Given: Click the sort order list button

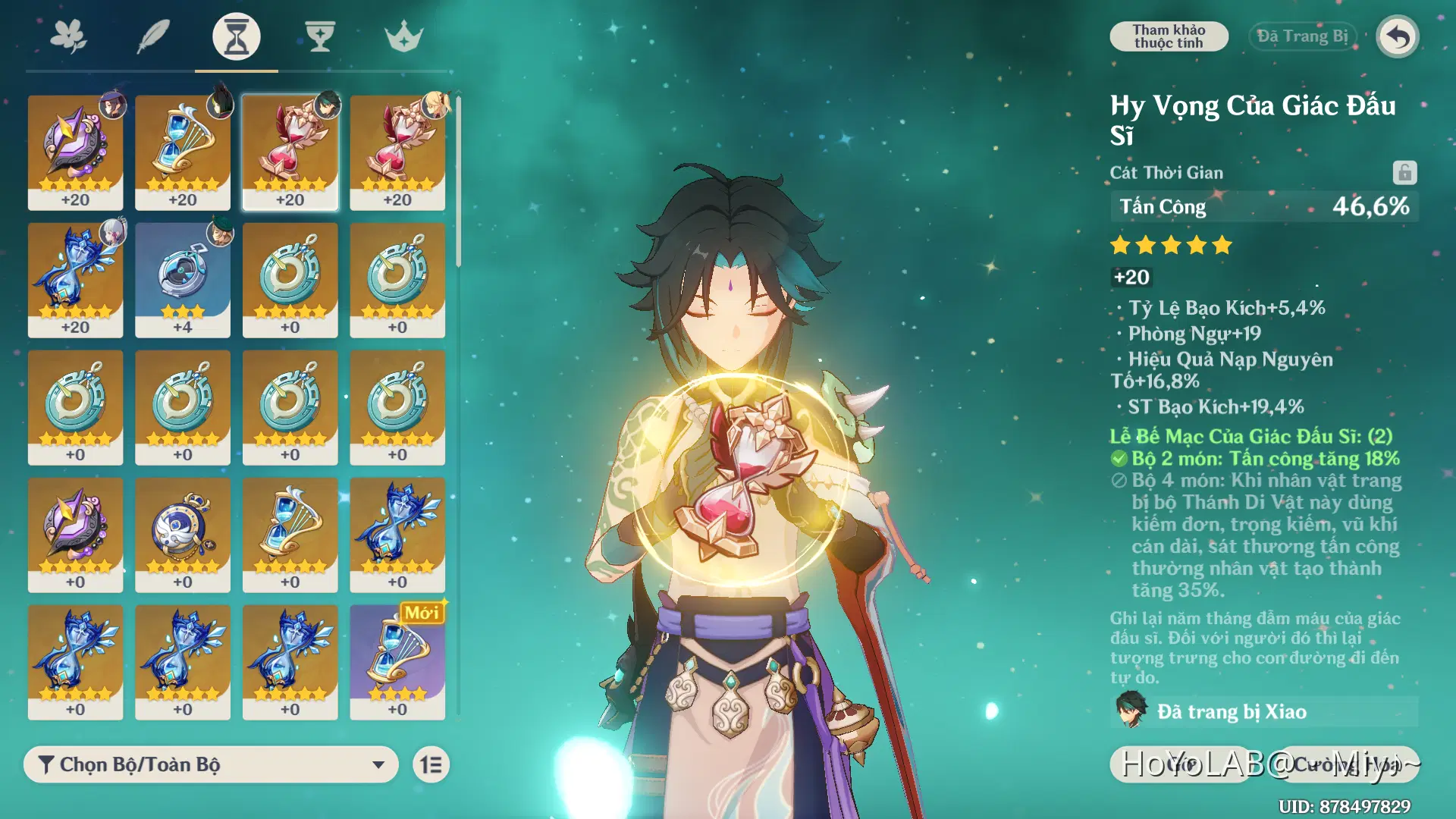Looking at the screenshot, I should [x=431, y=764].
